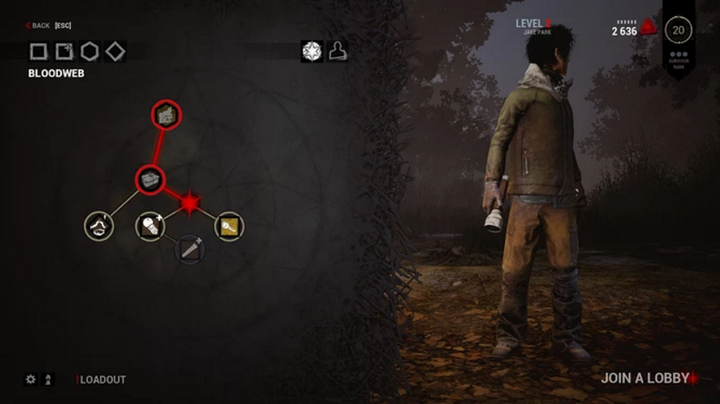The width and height of the screenshot is (720, 404).
Task: Select the flashlight node in the bloodweb
Action: click(x=150, y=226)
